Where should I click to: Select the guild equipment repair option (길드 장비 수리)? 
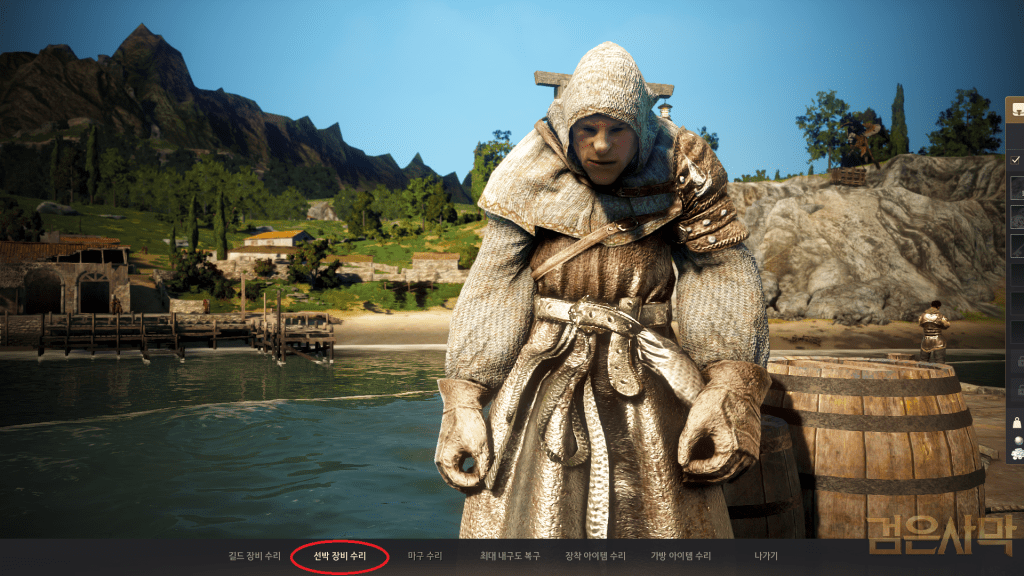coord(254,556)
